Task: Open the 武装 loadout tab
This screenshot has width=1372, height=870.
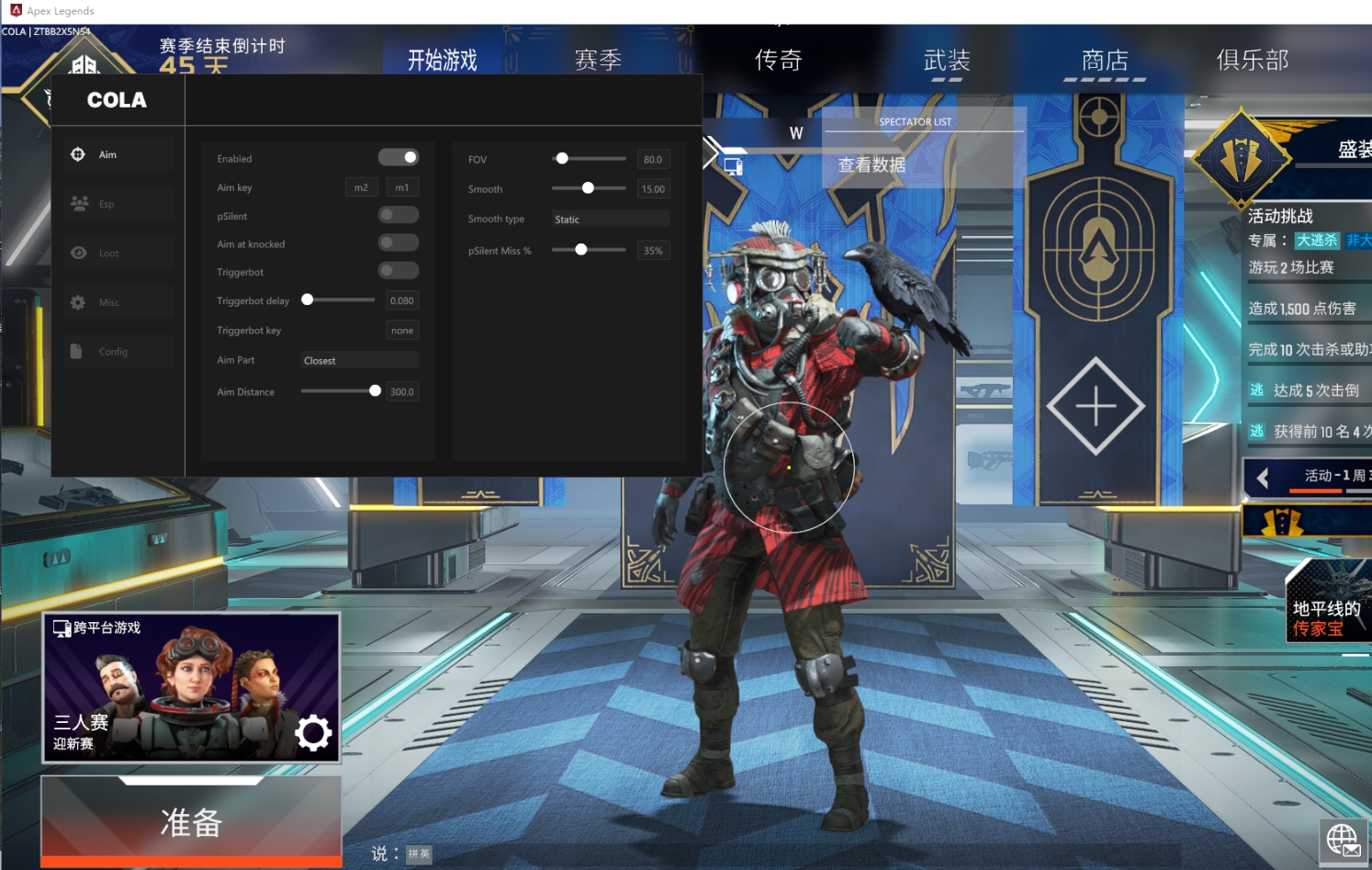Action: point(947,61)
